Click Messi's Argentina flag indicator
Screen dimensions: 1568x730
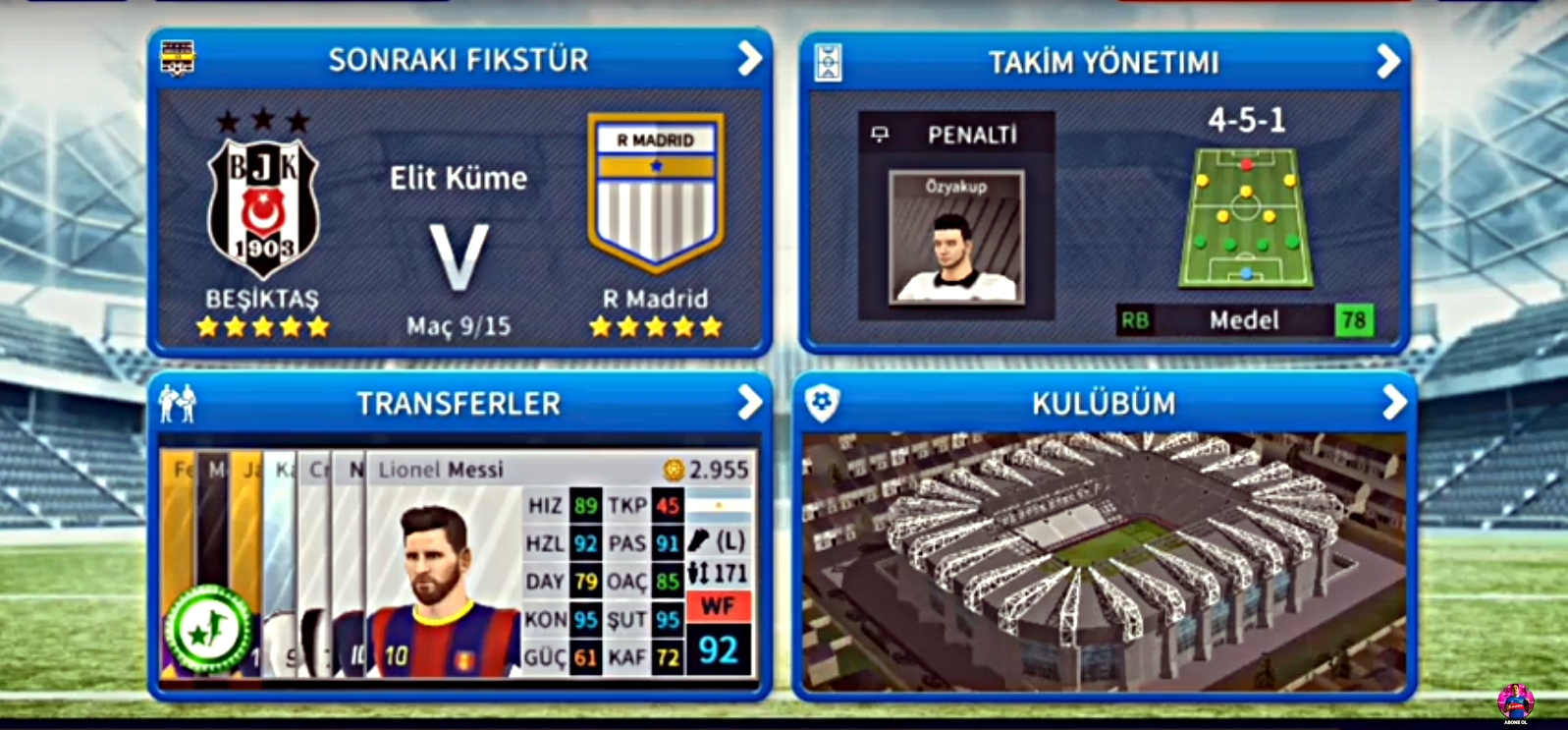pyautogui.click(x=721, y=506)
